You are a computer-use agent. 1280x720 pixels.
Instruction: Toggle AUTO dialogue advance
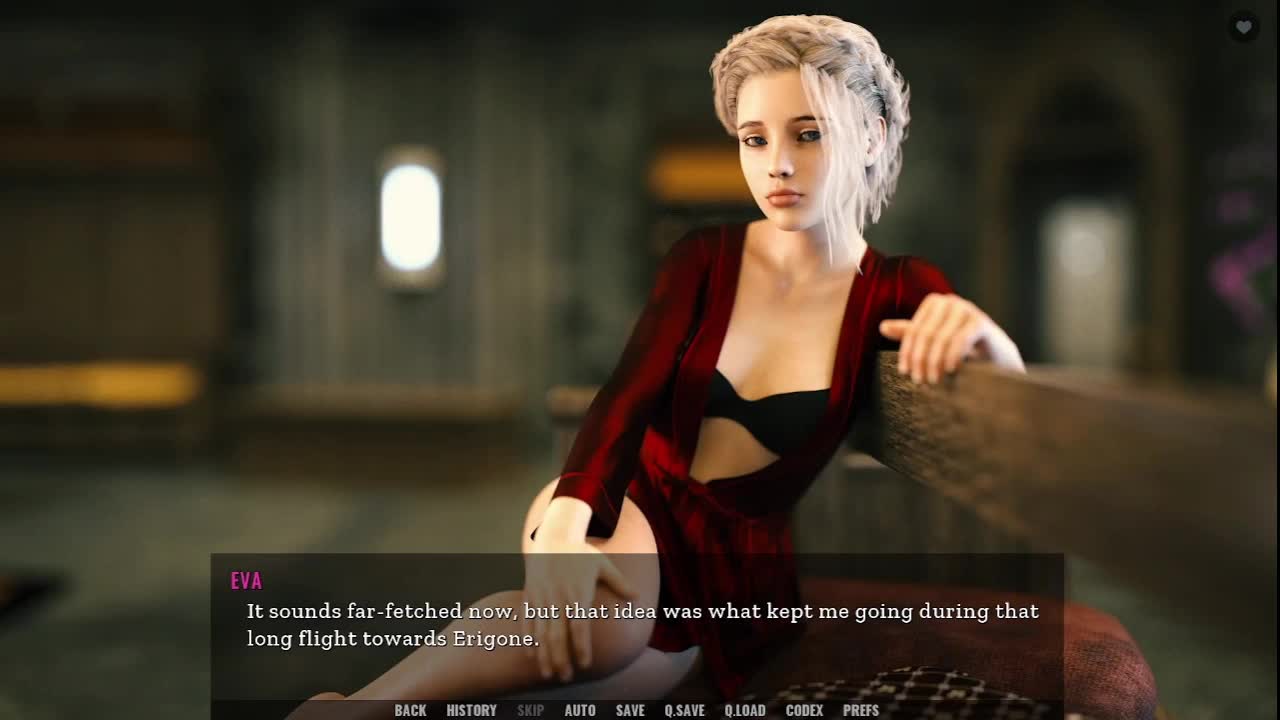coord(580,710)
